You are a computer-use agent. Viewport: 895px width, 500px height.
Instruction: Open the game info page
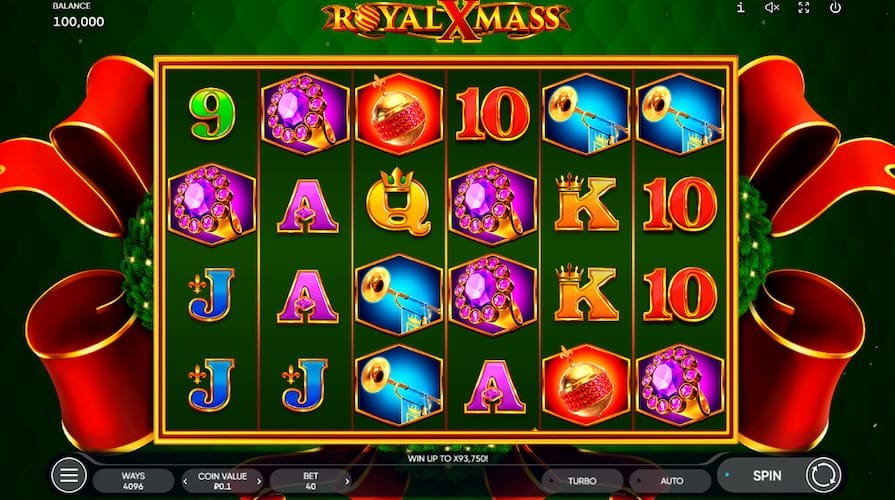(740, 8)
